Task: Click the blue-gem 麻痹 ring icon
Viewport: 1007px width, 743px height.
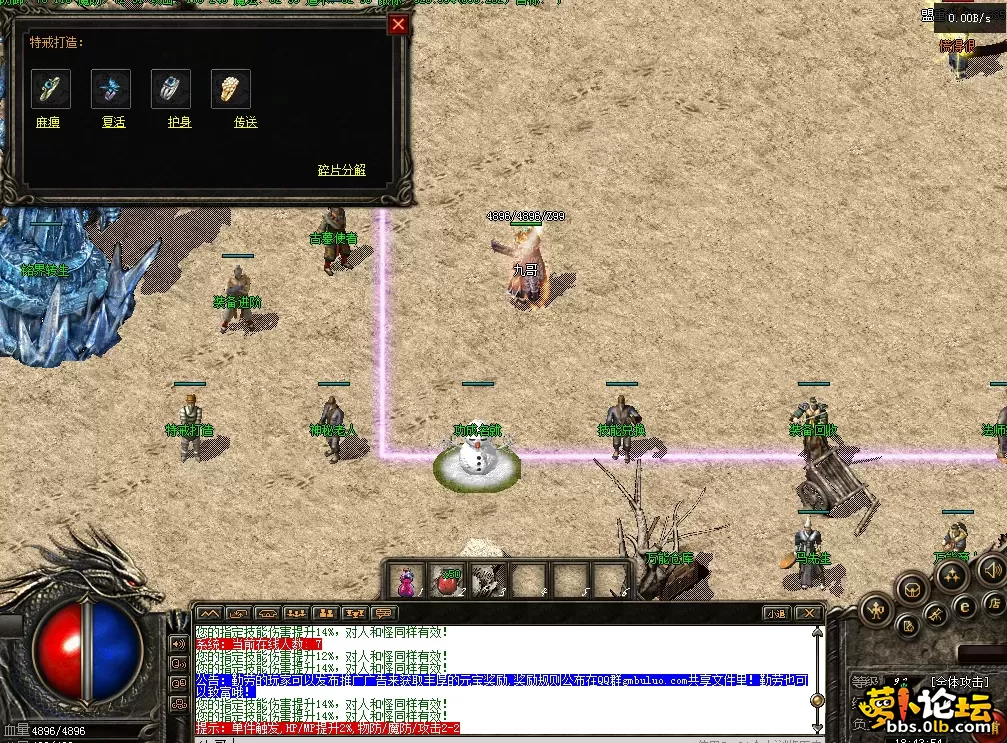Action: (x=50, y=89)
